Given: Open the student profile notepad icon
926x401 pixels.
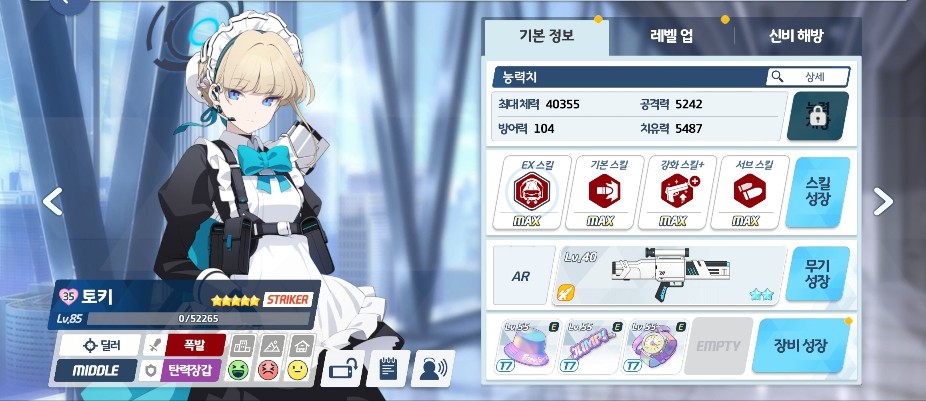Looking at the screenshot, I should point(388,370).
